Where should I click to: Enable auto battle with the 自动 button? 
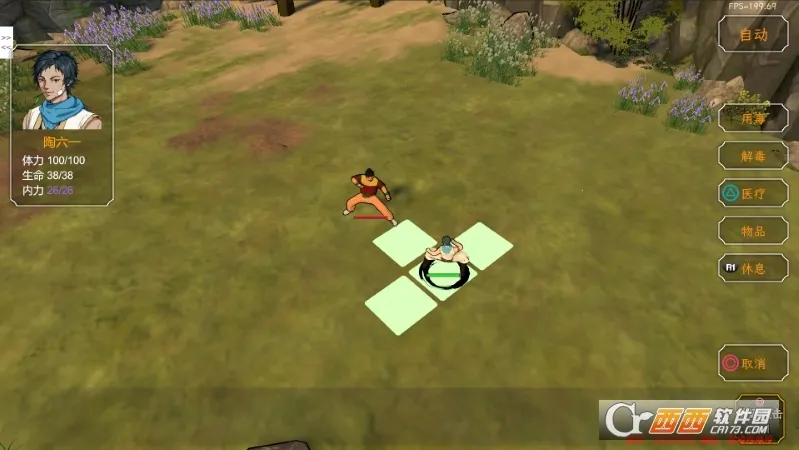753,35
